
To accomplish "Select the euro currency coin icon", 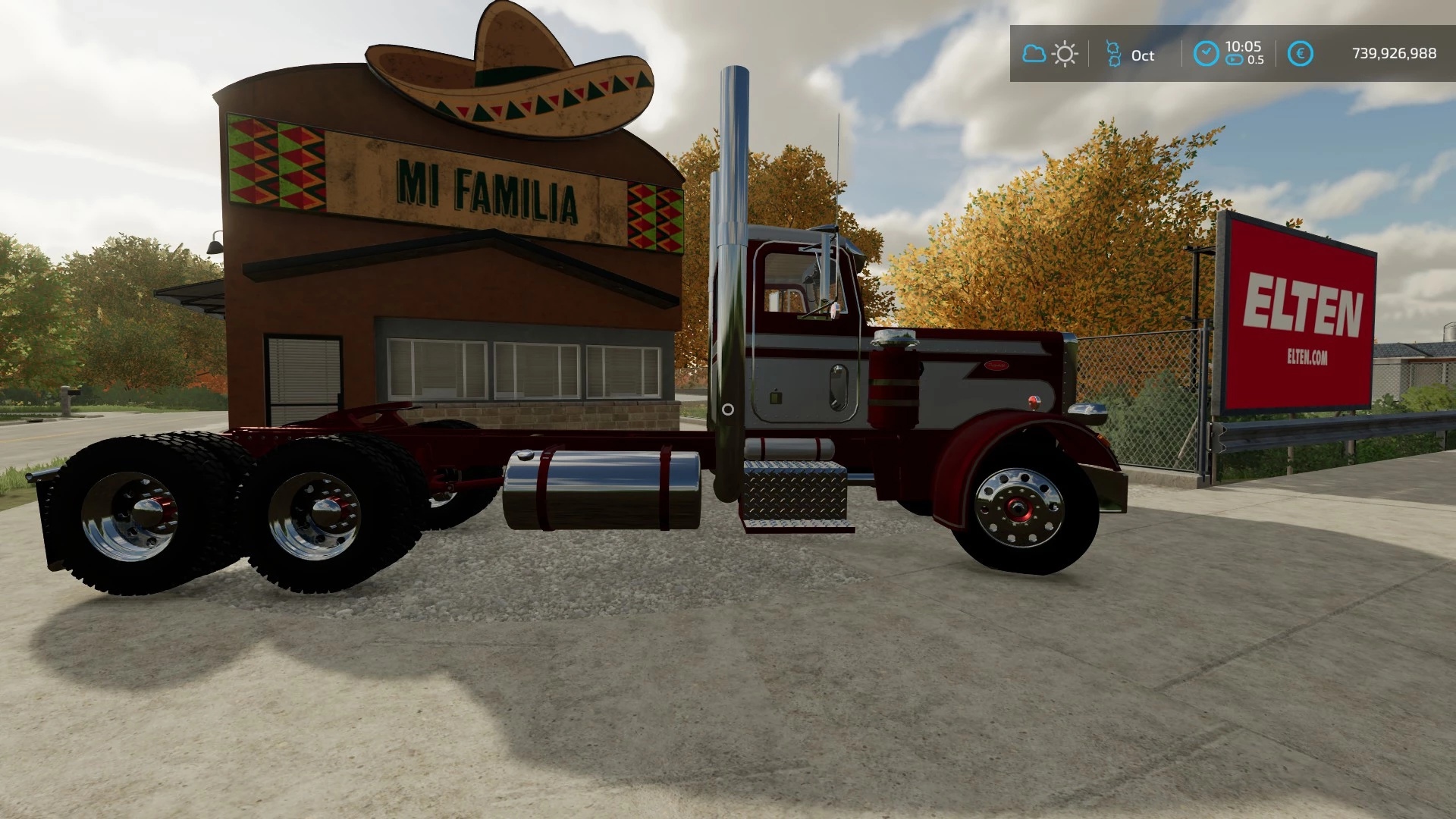I will tap(1300, 54).
